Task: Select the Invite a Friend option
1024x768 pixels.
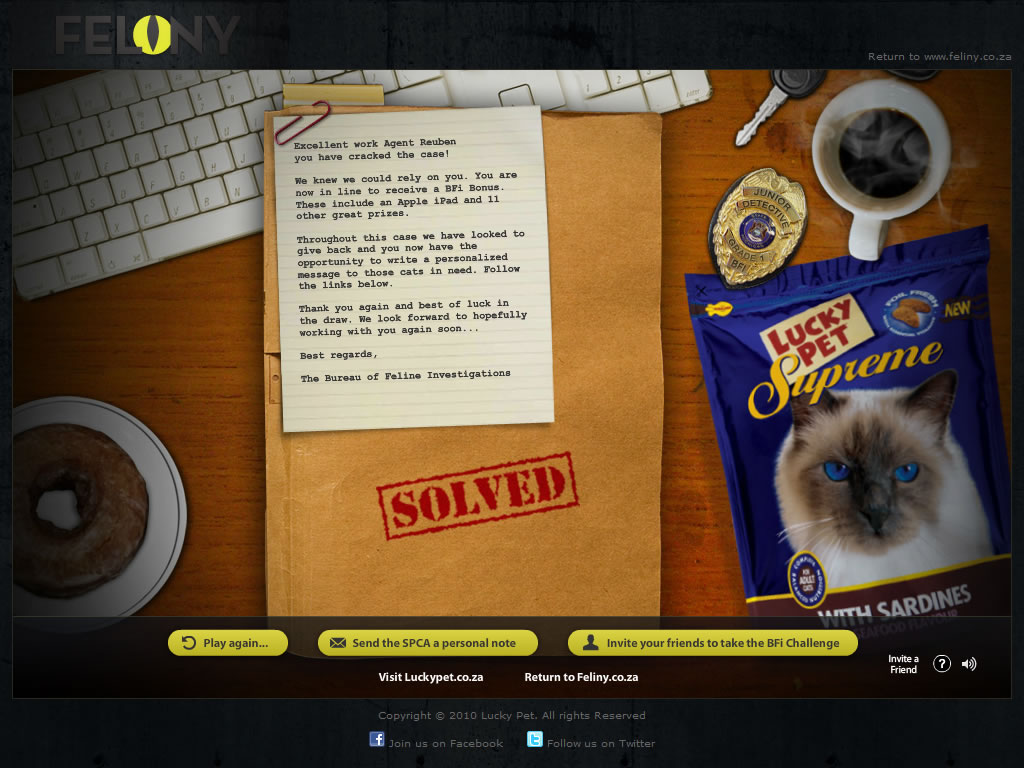Action: (903, 664)
